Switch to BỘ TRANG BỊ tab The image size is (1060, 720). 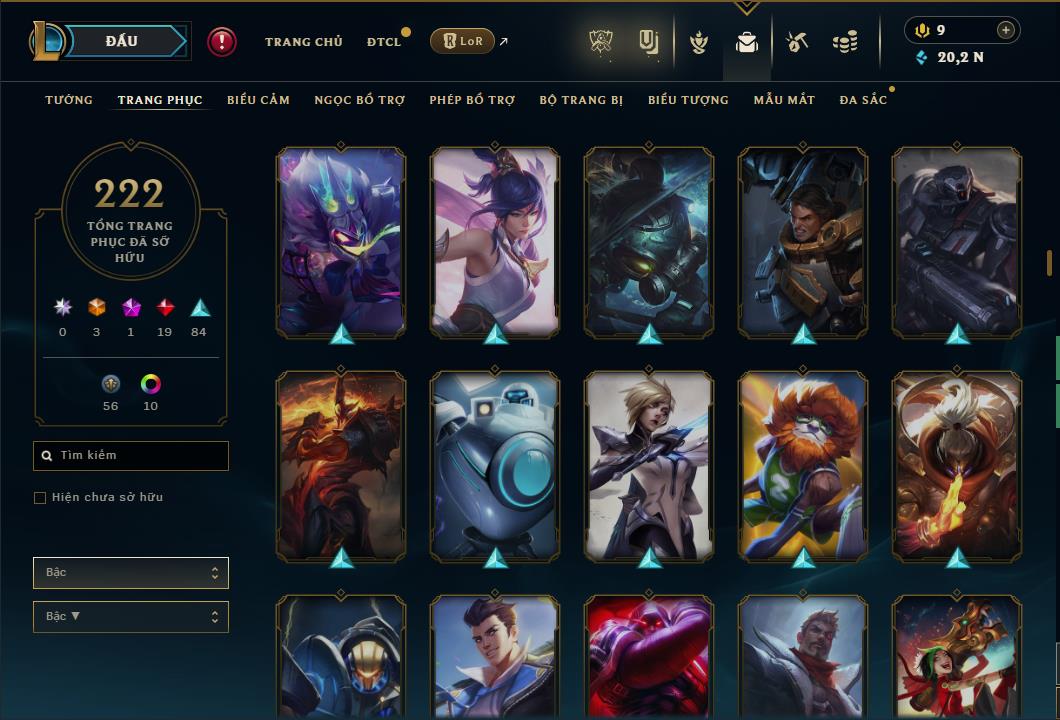coord(581,100)
